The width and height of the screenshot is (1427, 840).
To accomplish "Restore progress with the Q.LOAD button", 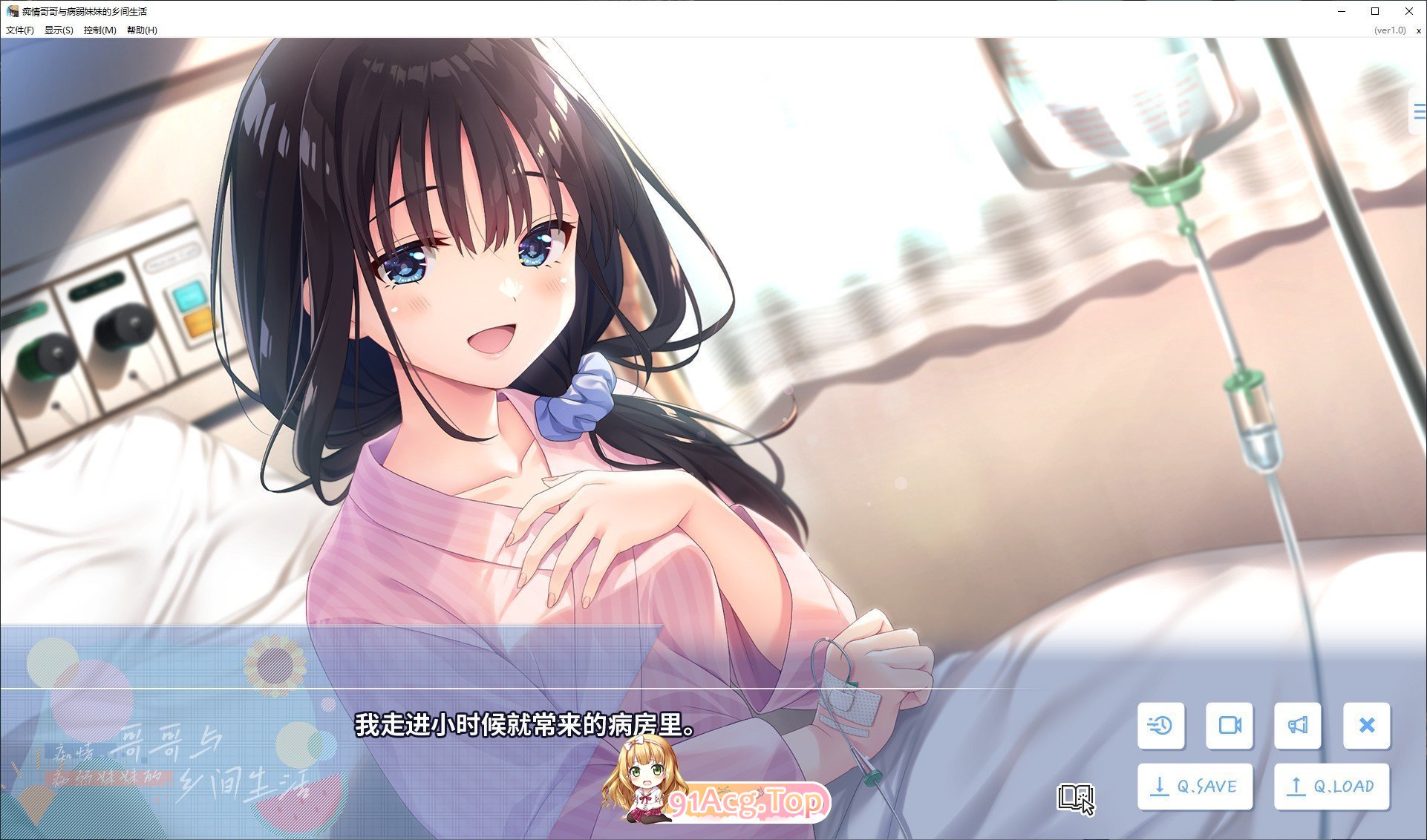I will [x=1331, y=786].
